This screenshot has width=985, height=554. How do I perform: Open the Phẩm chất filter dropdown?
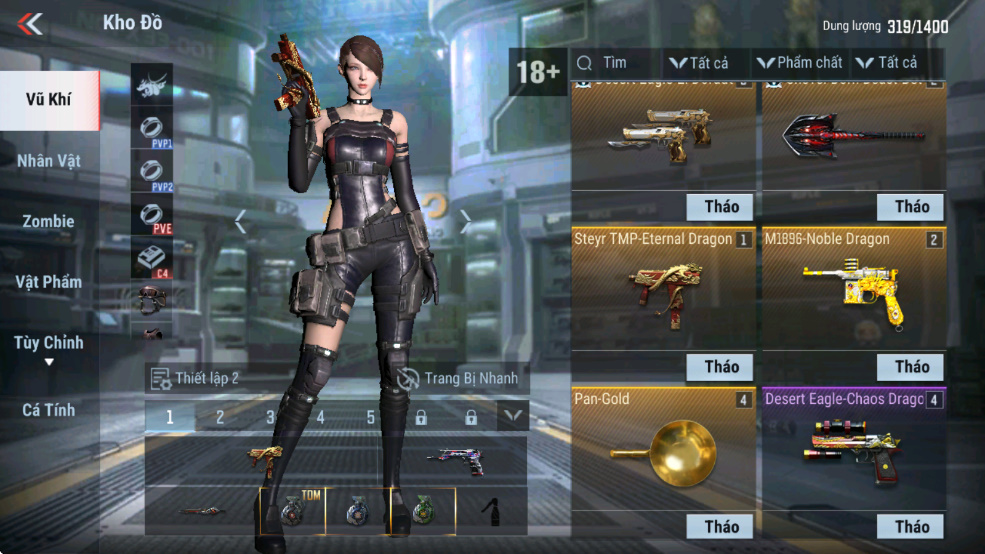tap(799, 63)
